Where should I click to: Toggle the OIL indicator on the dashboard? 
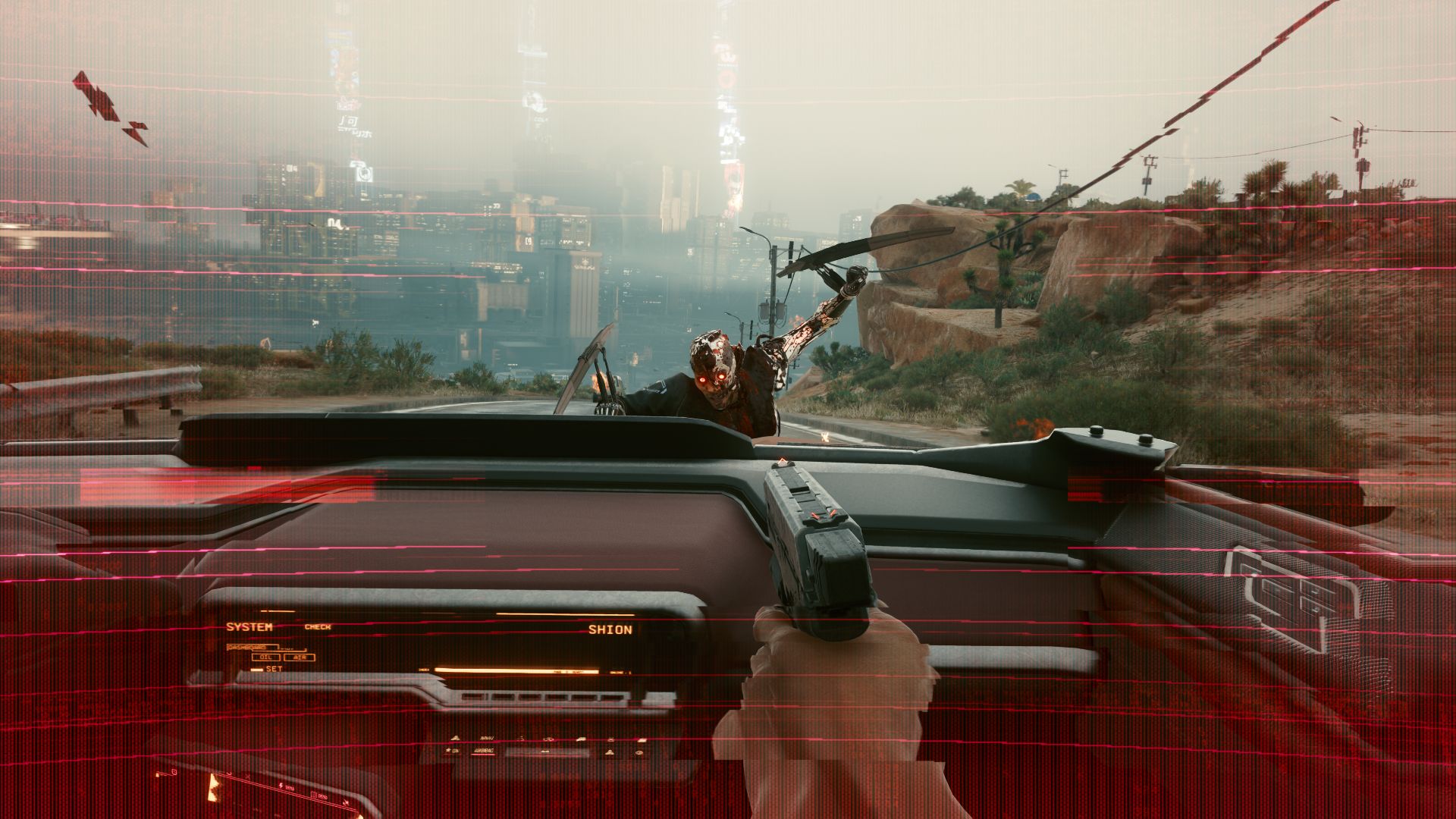265,657
